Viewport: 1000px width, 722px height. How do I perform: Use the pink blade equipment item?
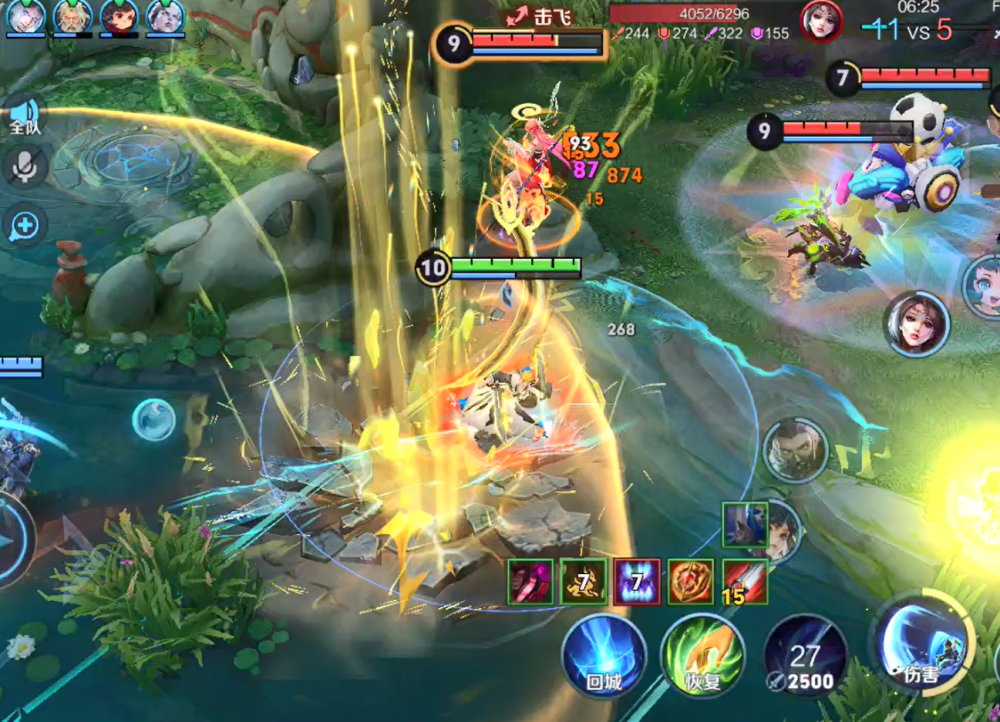[x=530, y=581]
